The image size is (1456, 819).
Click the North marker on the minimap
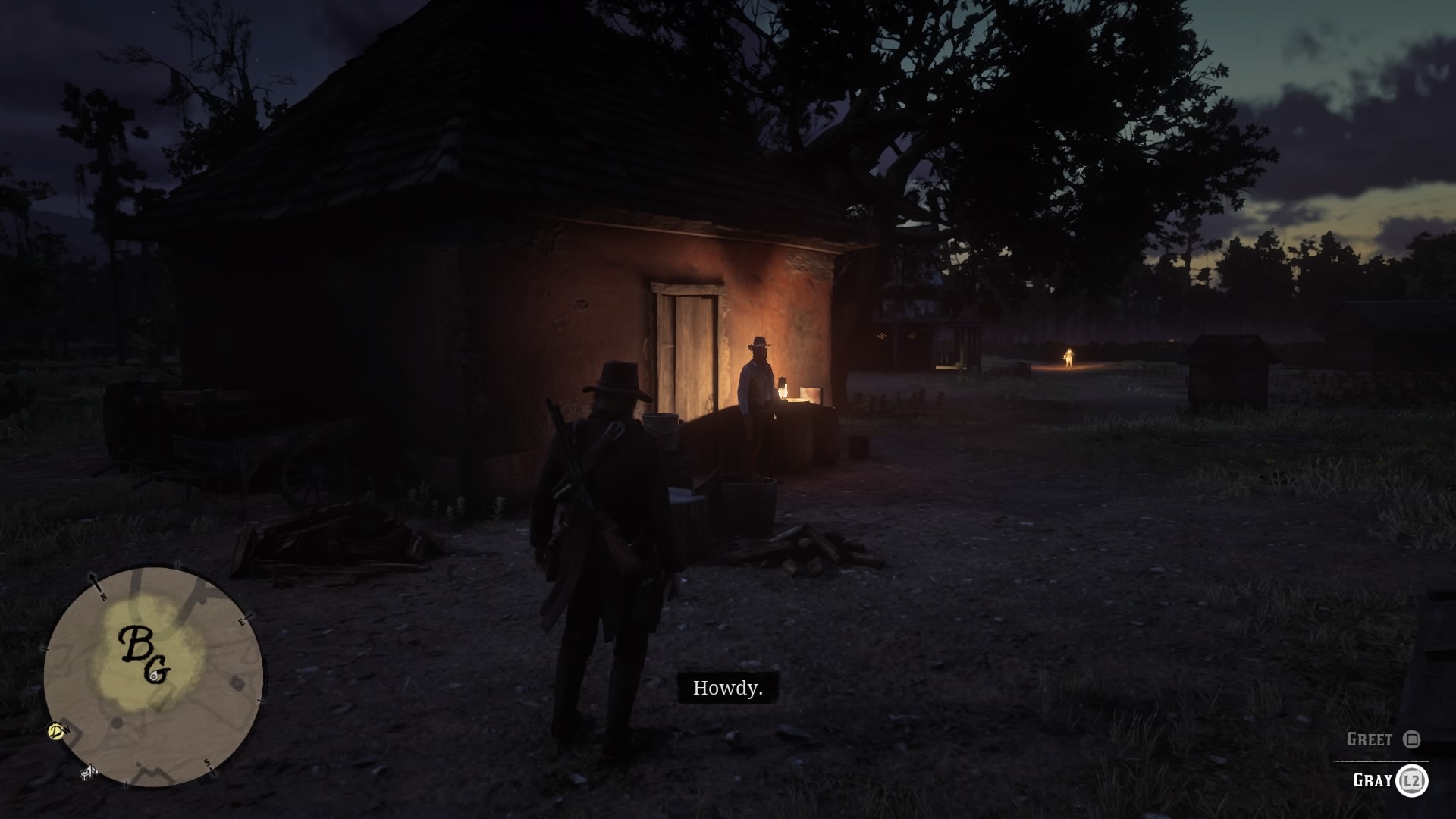click(102, 596)
